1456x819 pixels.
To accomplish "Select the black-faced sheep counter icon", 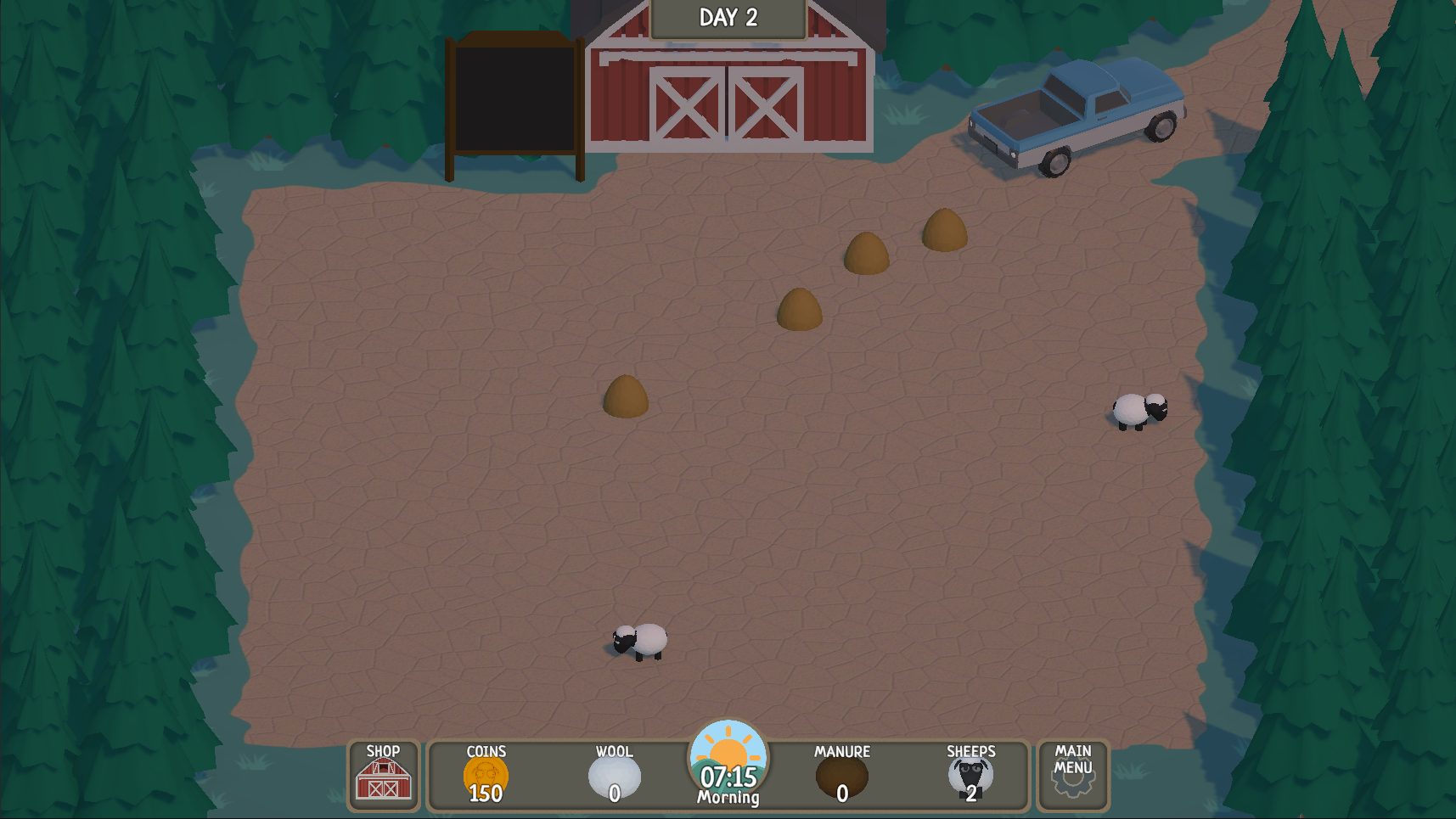I will point(972,773).
